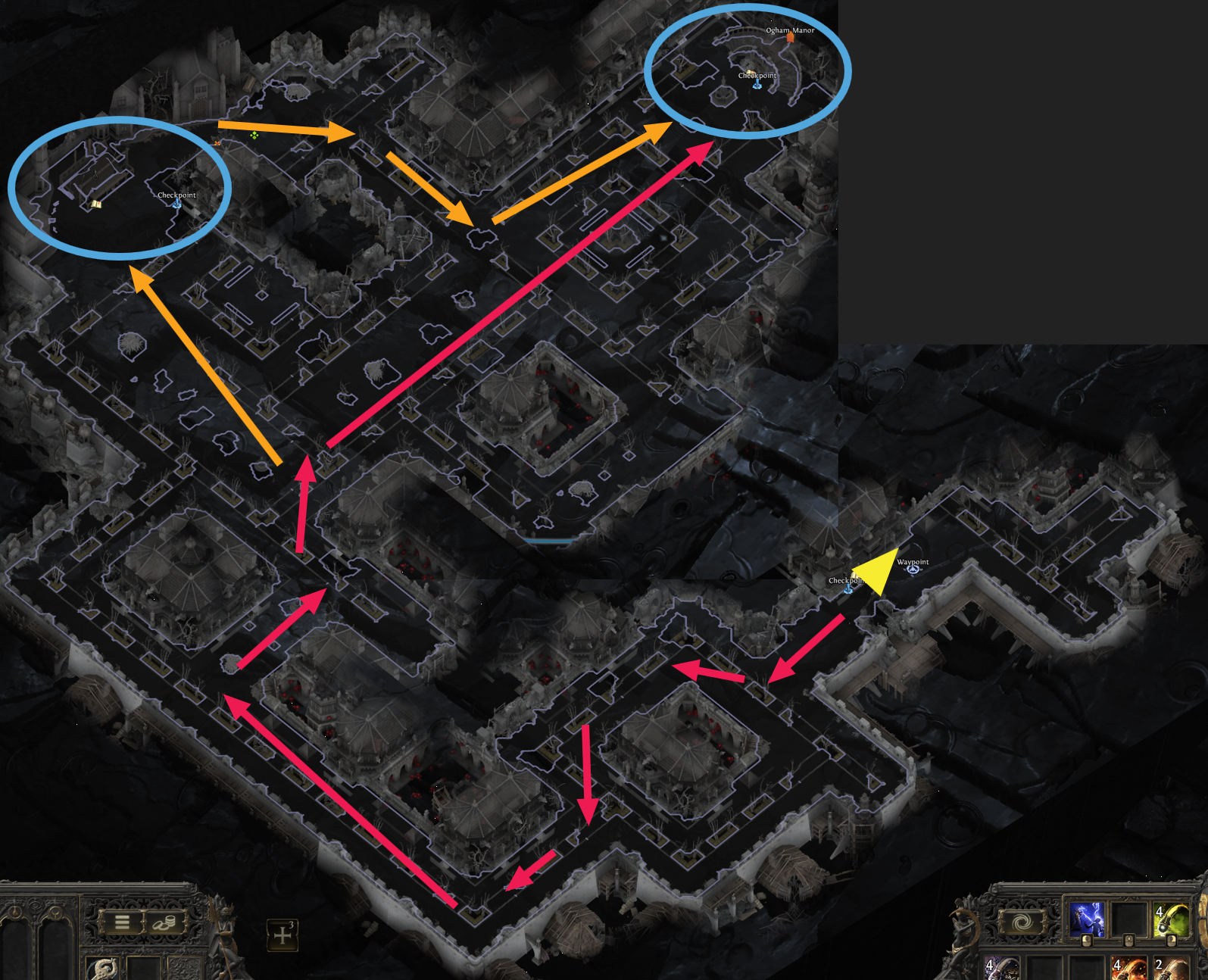Screen dimensions: 1208x980
Task: Click the Checkpoint marker near Ogham Manor
Action: pos(755,86)
